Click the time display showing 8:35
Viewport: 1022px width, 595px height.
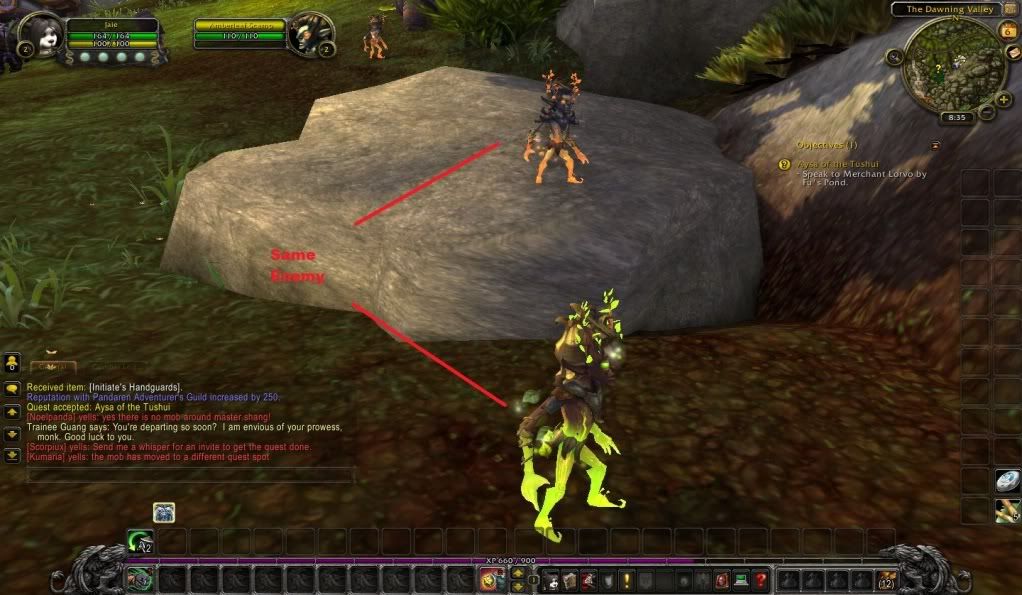tap(956, 117)
